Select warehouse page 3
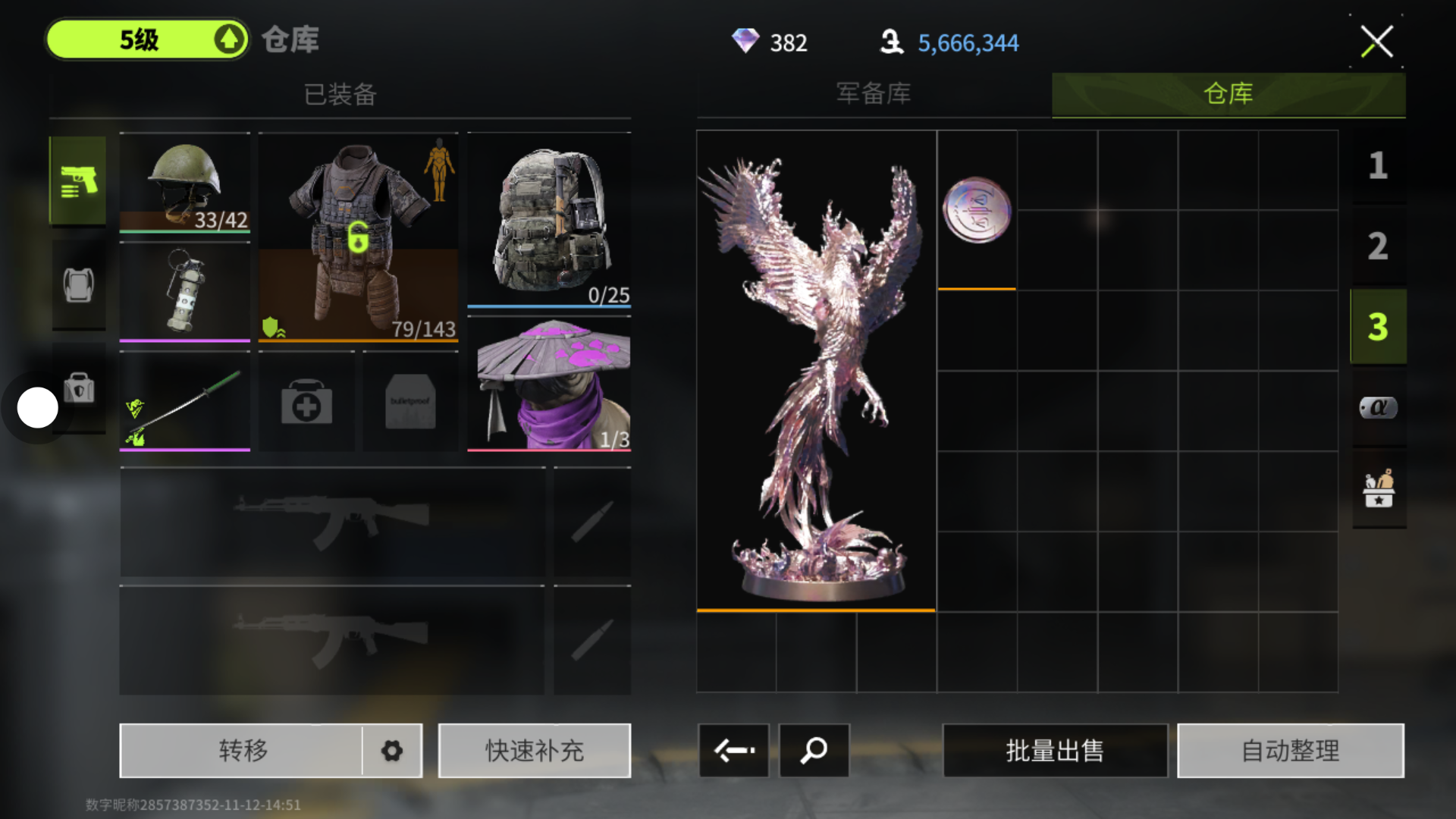This screenshot has height=819, width=1456. (x=1378, y=327)
